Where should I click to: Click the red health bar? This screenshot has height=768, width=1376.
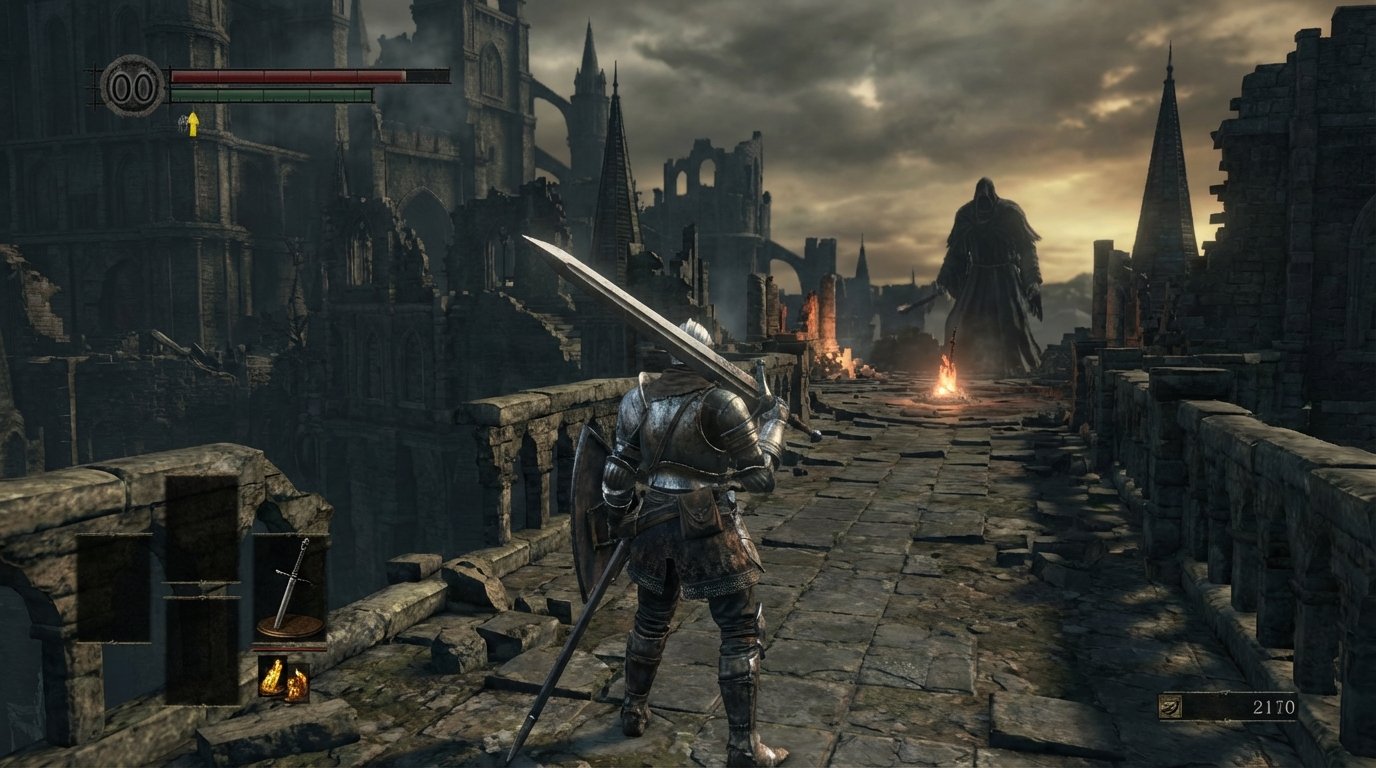pyautogui.click(x=290, y=77)
